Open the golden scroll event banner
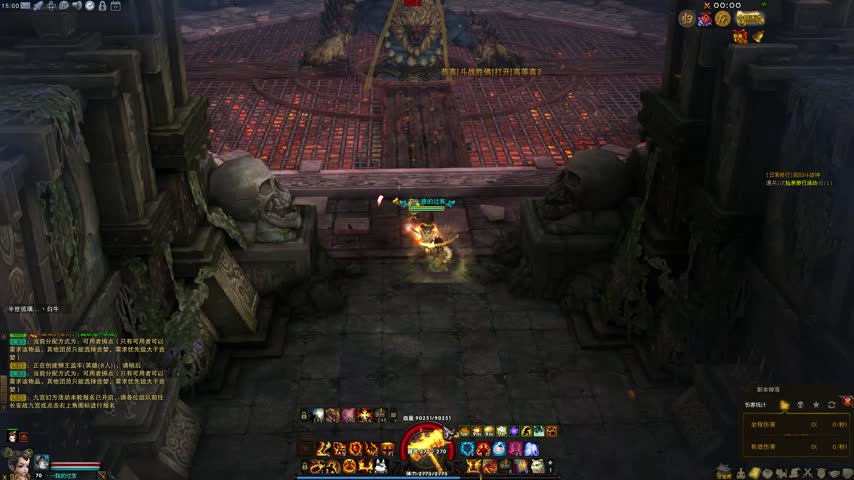The height and width of the screenshot is (480, 854). coord(749,18)
